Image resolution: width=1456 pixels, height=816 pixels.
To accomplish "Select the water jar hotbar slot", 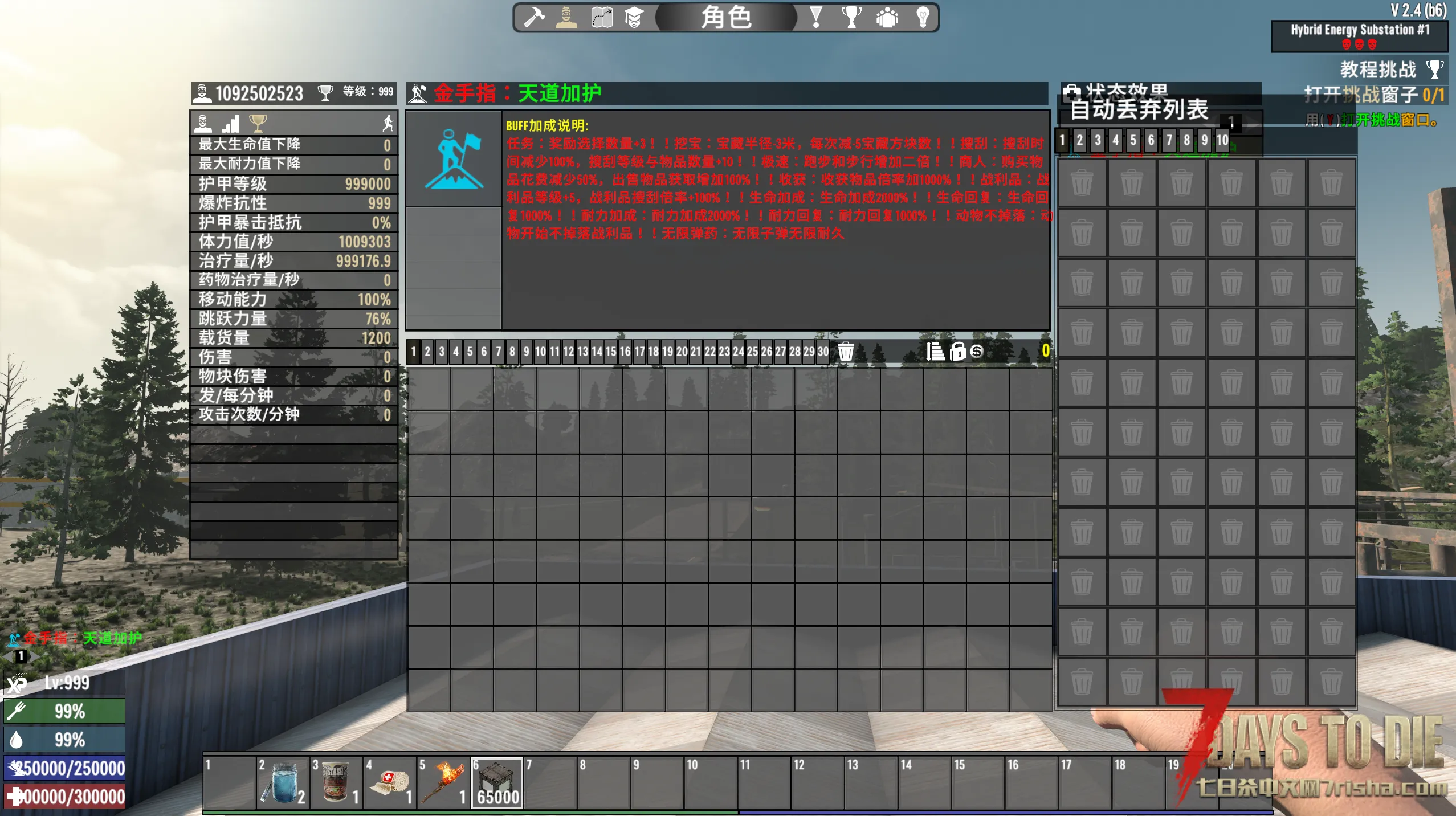I will [x=283, y=783].
